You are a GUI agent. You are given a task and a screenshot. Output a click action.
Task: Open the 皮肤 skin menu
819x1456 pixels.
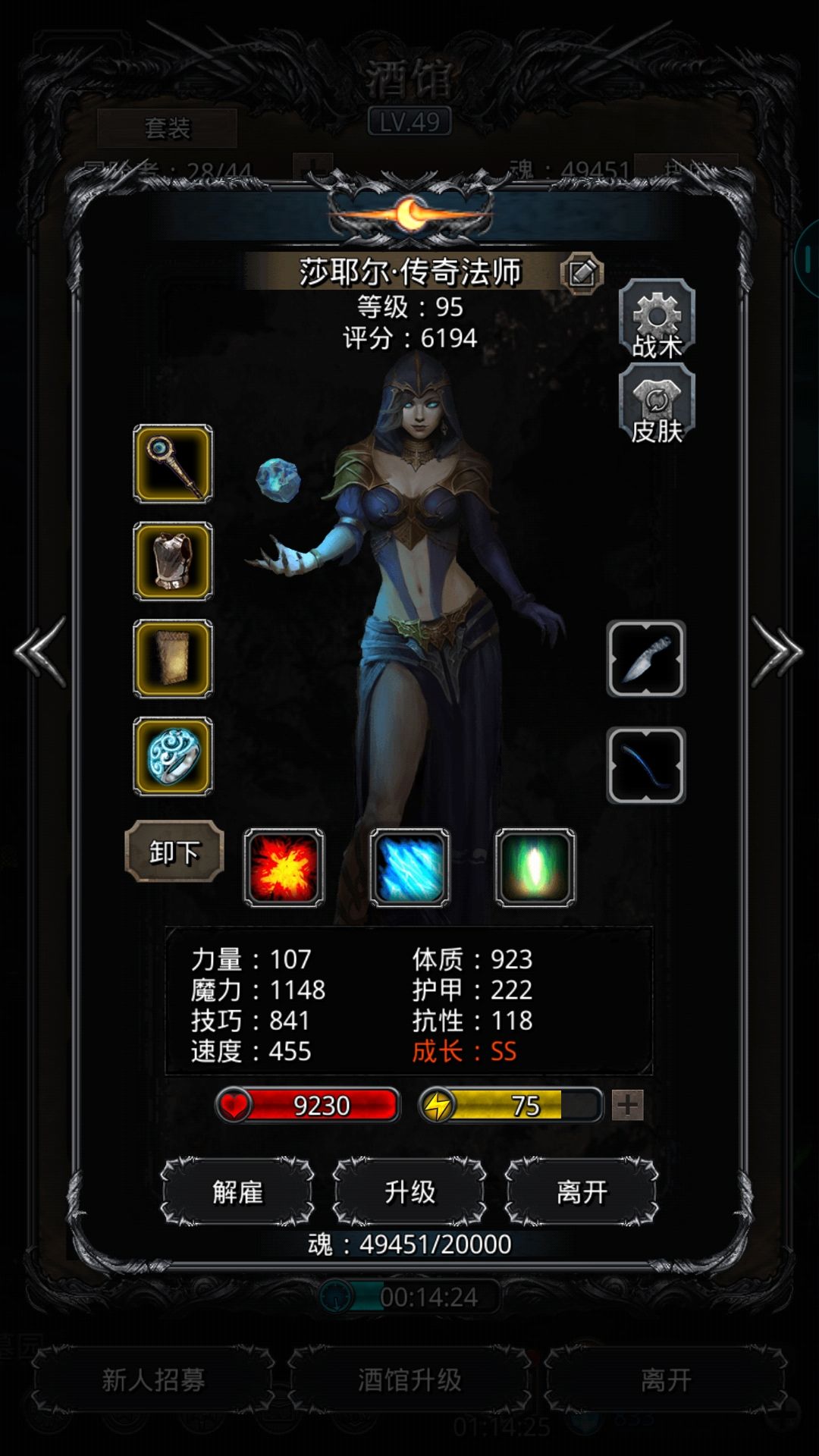(x=657, y=403)
